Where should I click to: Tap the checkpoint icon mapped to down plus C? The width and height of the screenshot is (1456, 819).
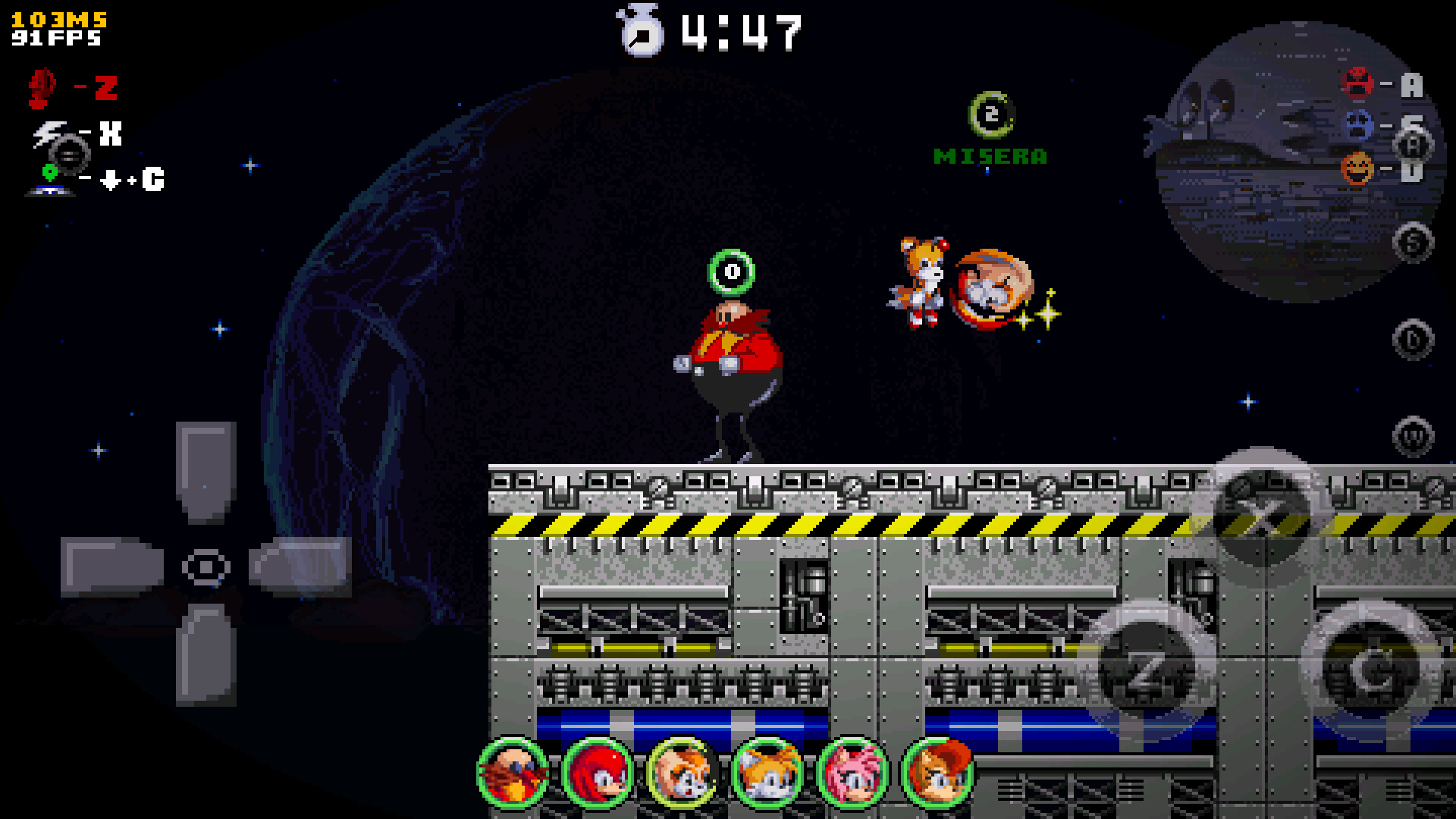(49, 178)
